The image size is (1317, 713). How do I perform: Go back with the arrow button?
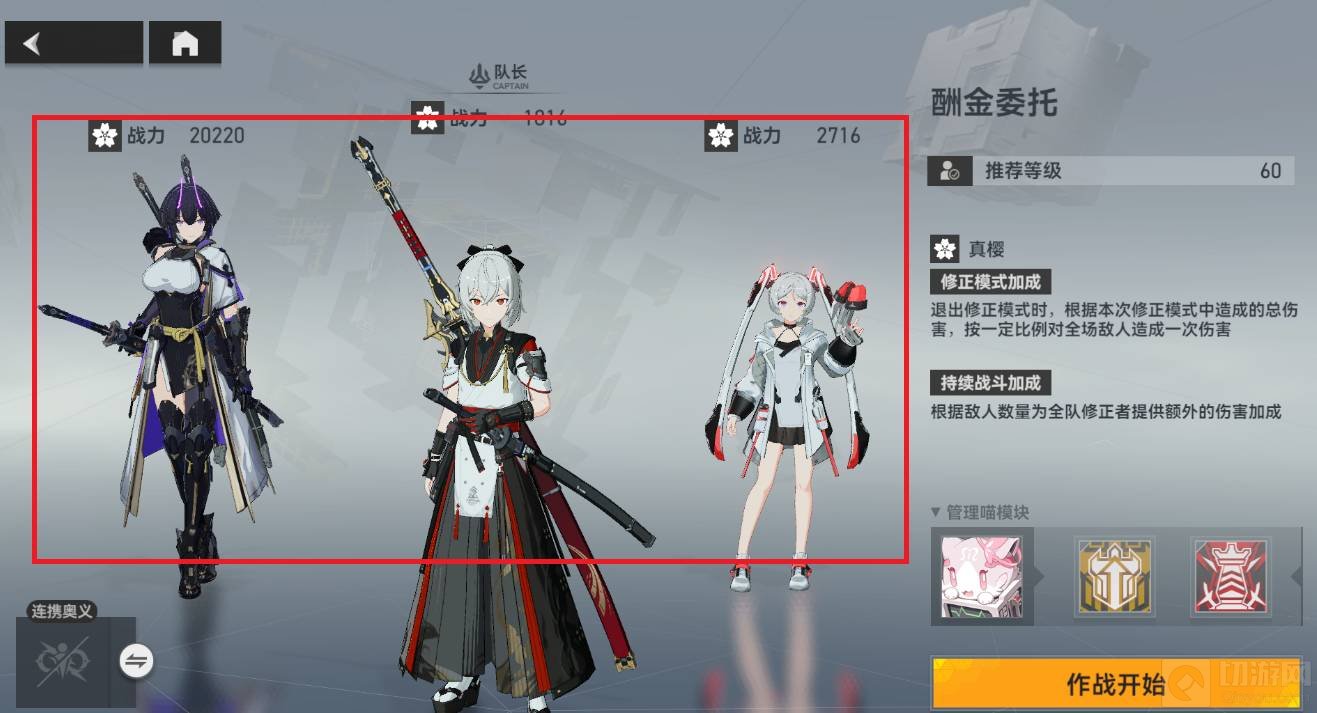point(73,44)
